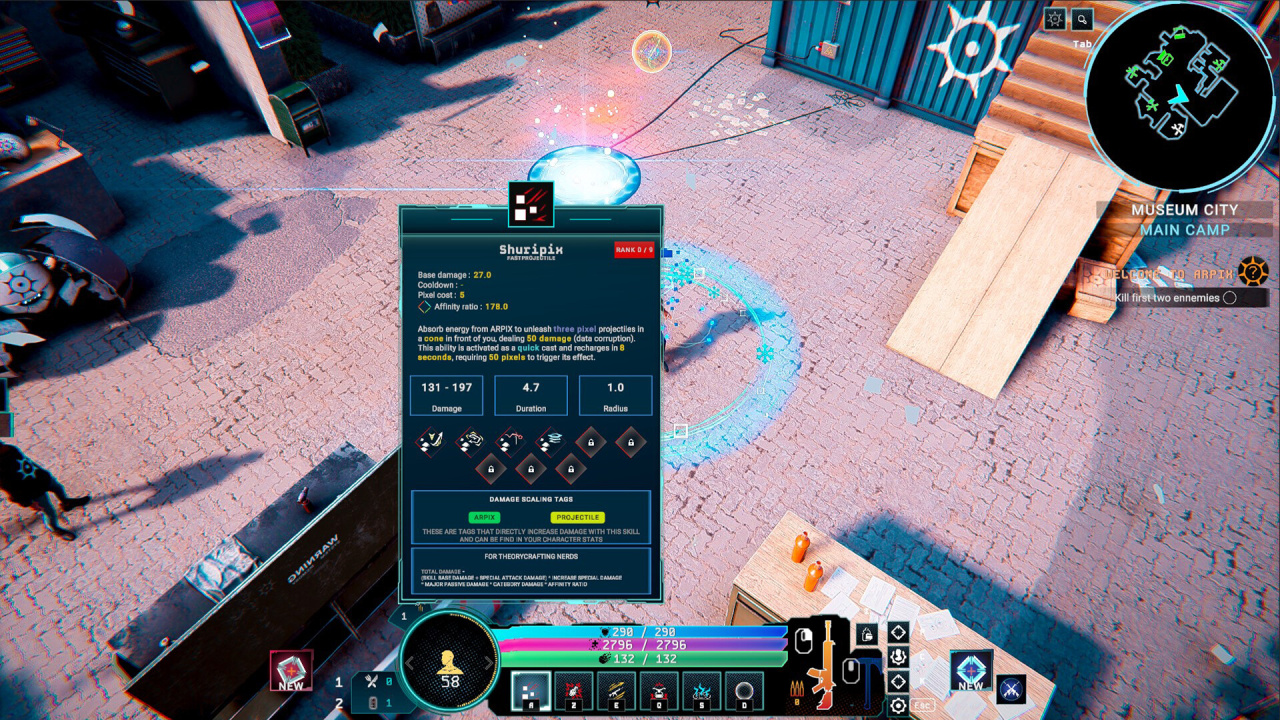Open the NEW cube item on left

[x=291, y=670]
